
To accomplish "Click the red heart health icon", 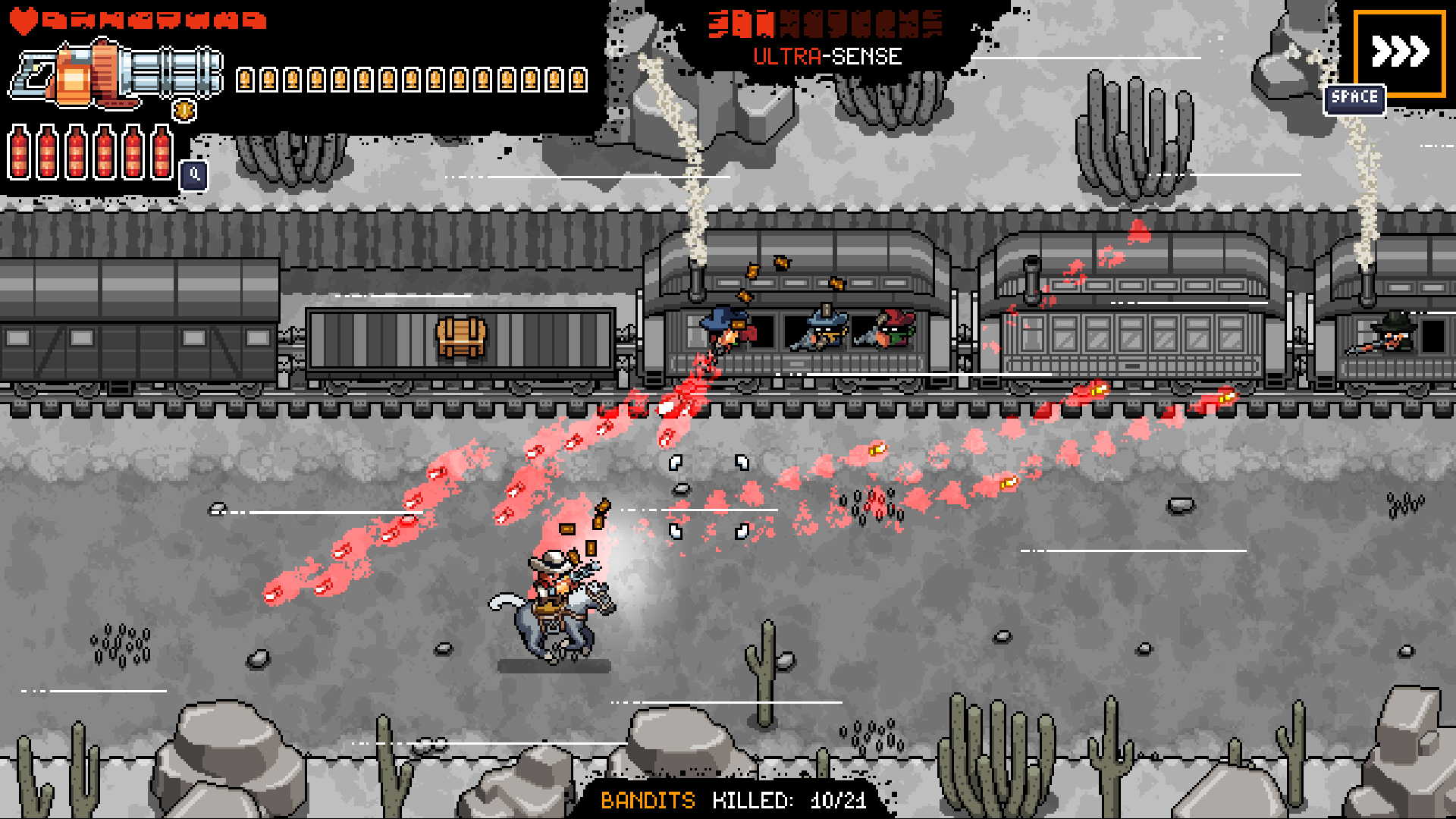I will [24, 20].
